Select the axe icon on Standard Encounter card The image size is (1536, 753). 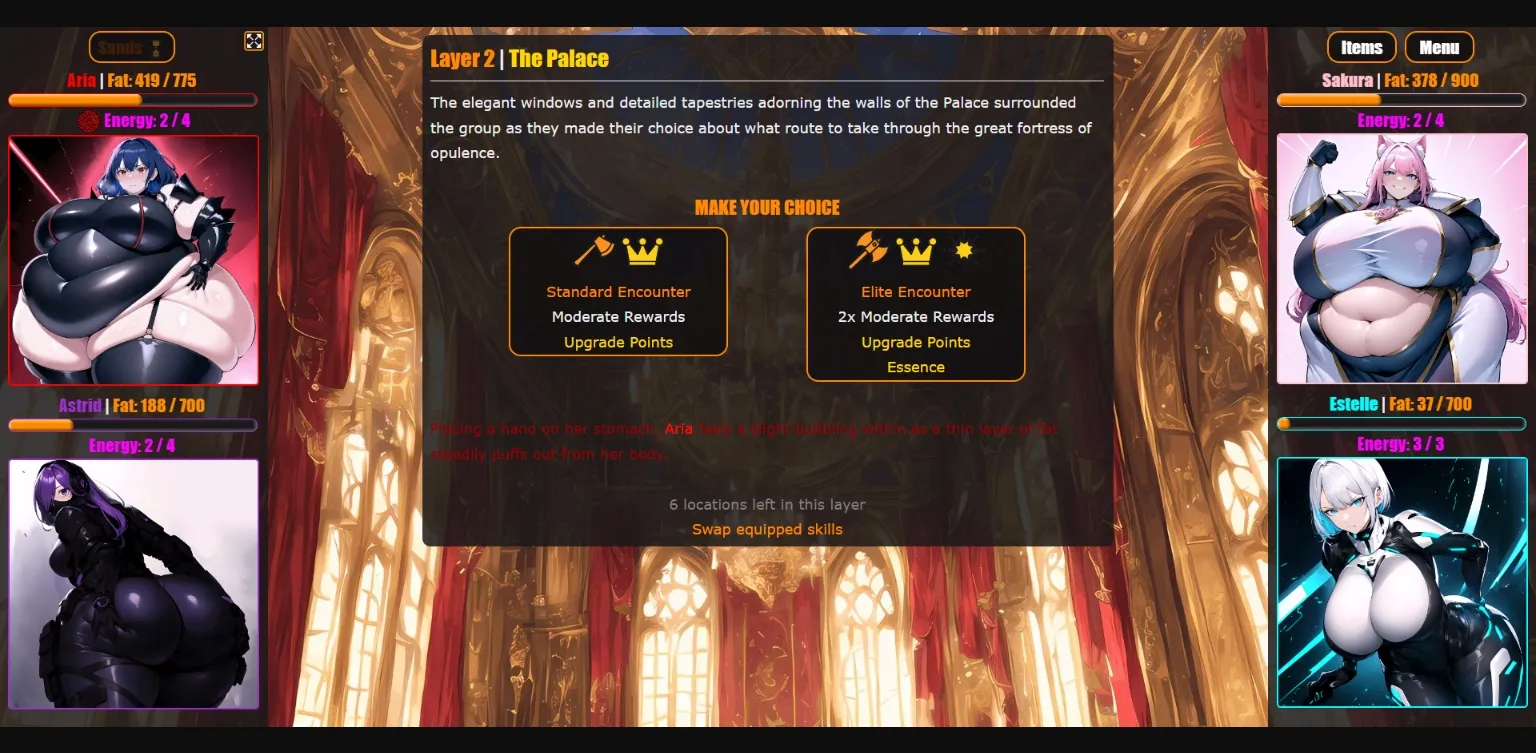coord(592,253)
